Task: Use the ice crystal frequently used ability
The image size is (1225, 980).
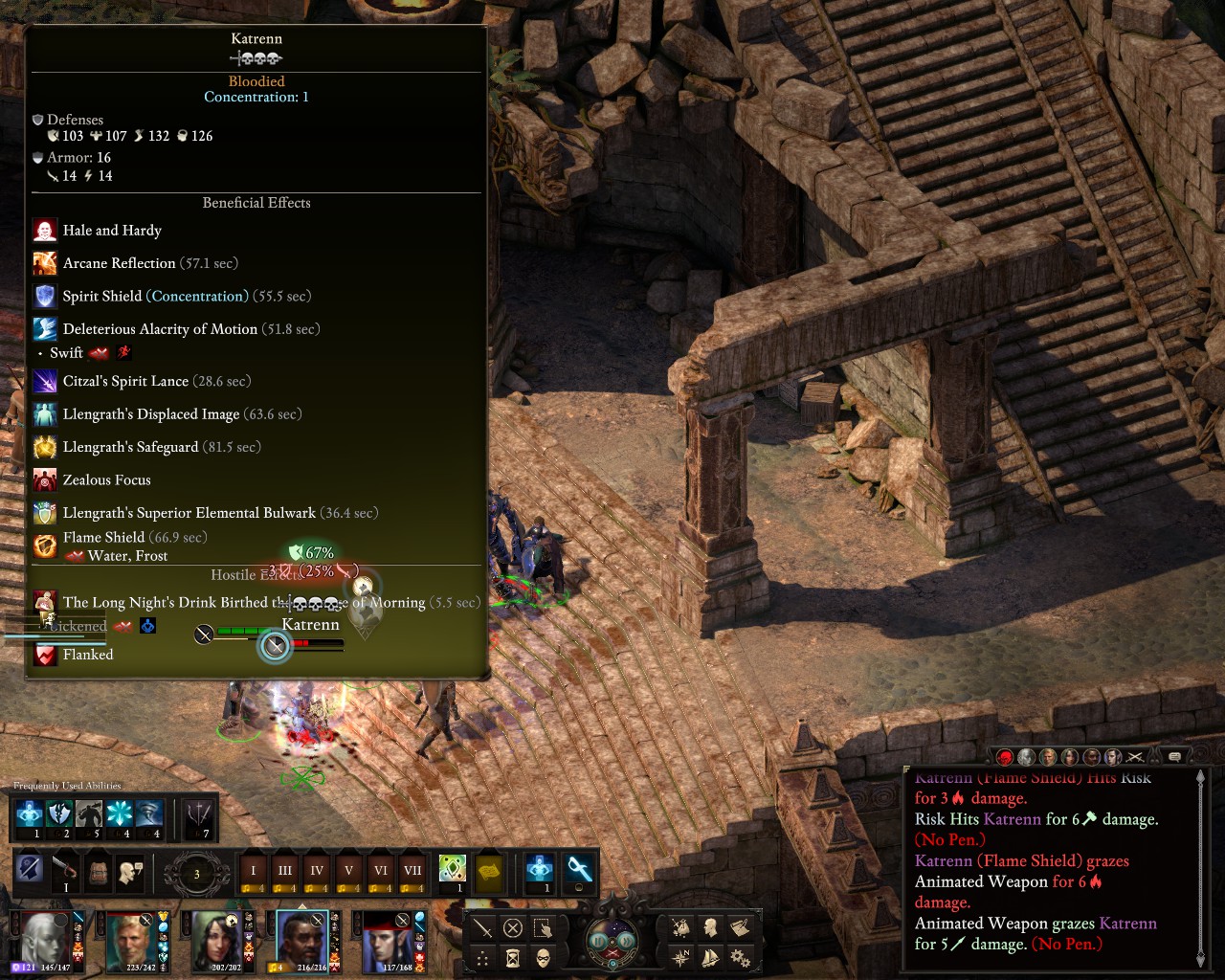Action: pos(120,814)
